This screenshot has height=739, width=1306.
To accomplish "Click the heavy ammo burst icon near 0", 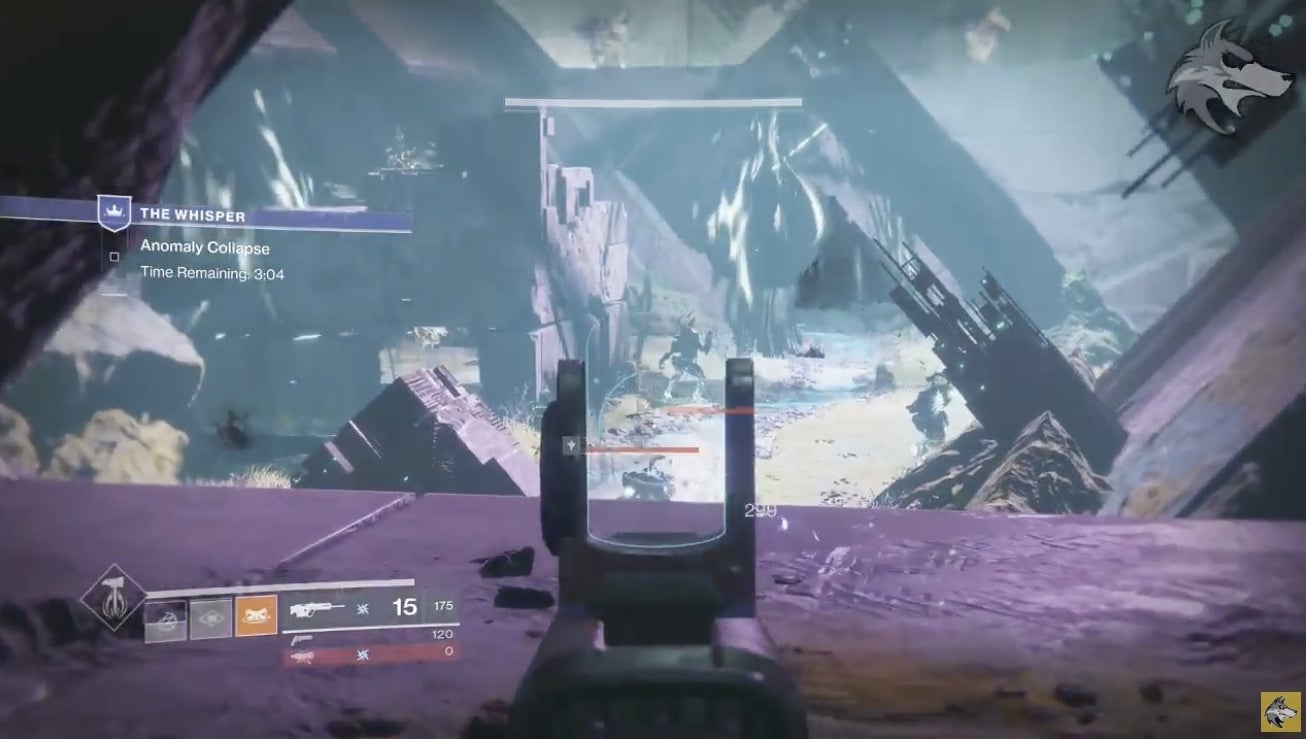I will coord(362,654).
